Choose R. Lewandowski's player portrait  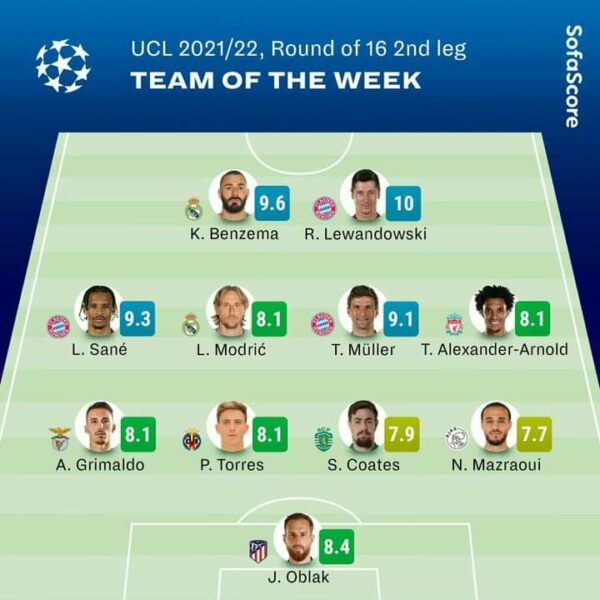point(364,195)
